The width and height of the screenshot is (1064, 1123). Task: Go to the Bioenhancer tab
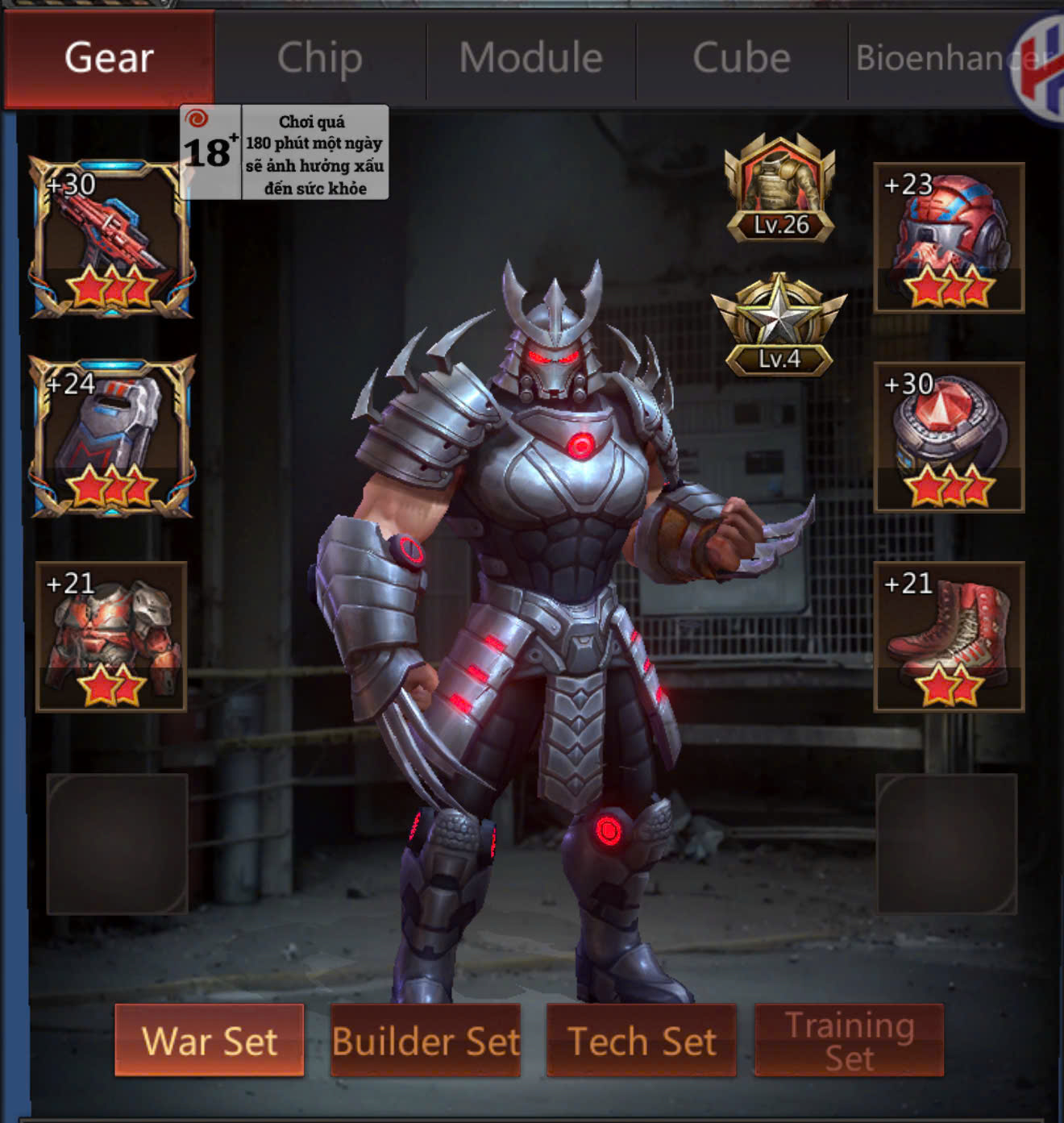[935, 58]
